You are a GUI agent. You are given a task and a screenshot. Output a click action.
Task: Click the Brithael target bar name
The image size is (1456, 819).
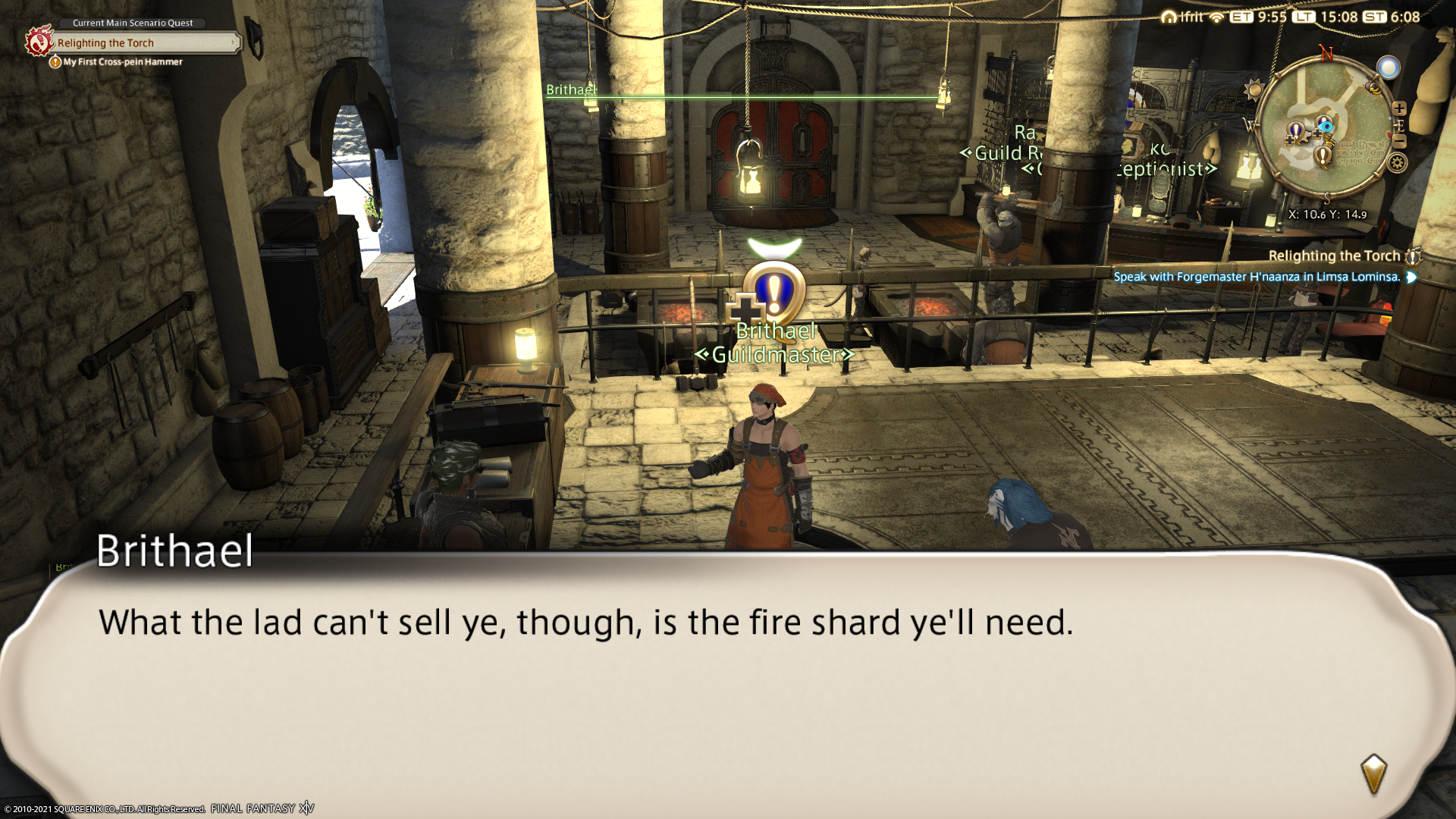(571, 89)
